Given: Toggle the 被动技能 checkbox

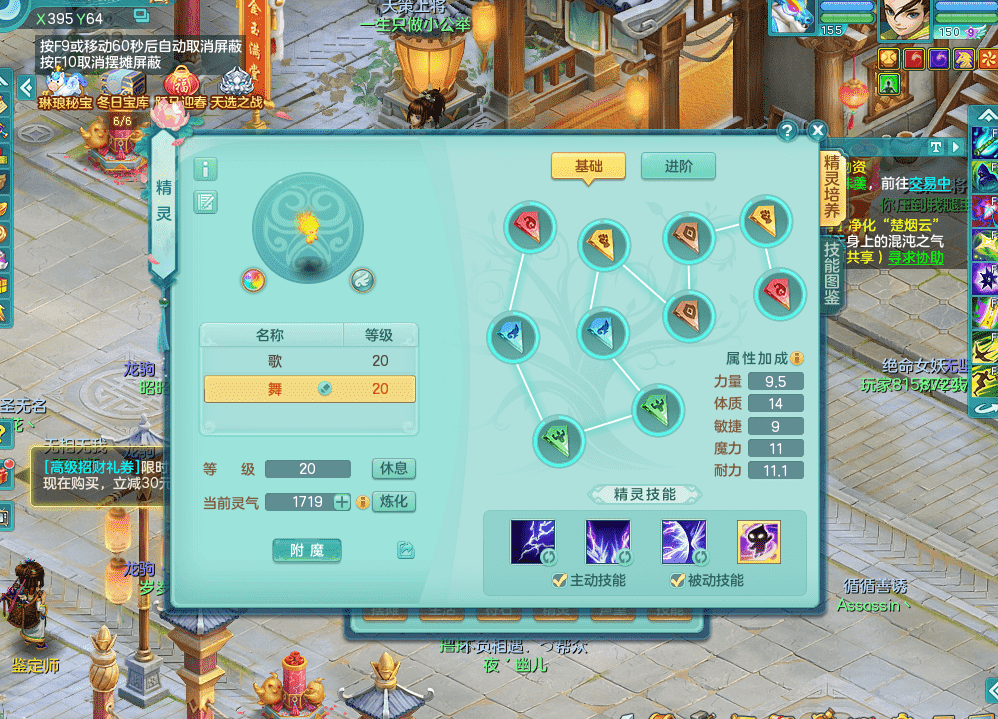Looking at the screenshot, I should click(678, 580).
